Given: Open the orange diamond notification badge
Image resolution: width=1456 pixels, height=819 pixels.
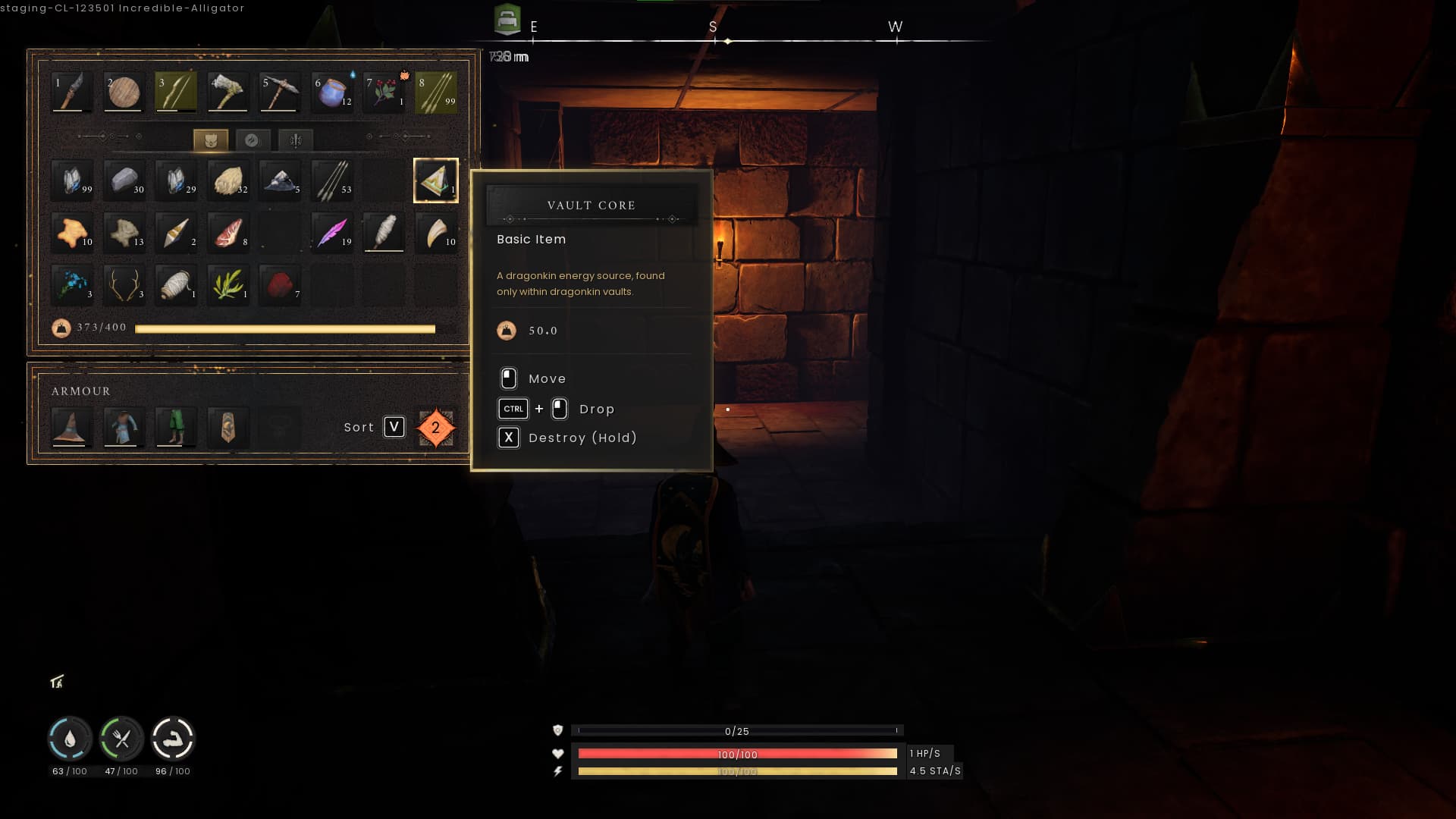Looking at the screenshot, I should tap(435, 428).
